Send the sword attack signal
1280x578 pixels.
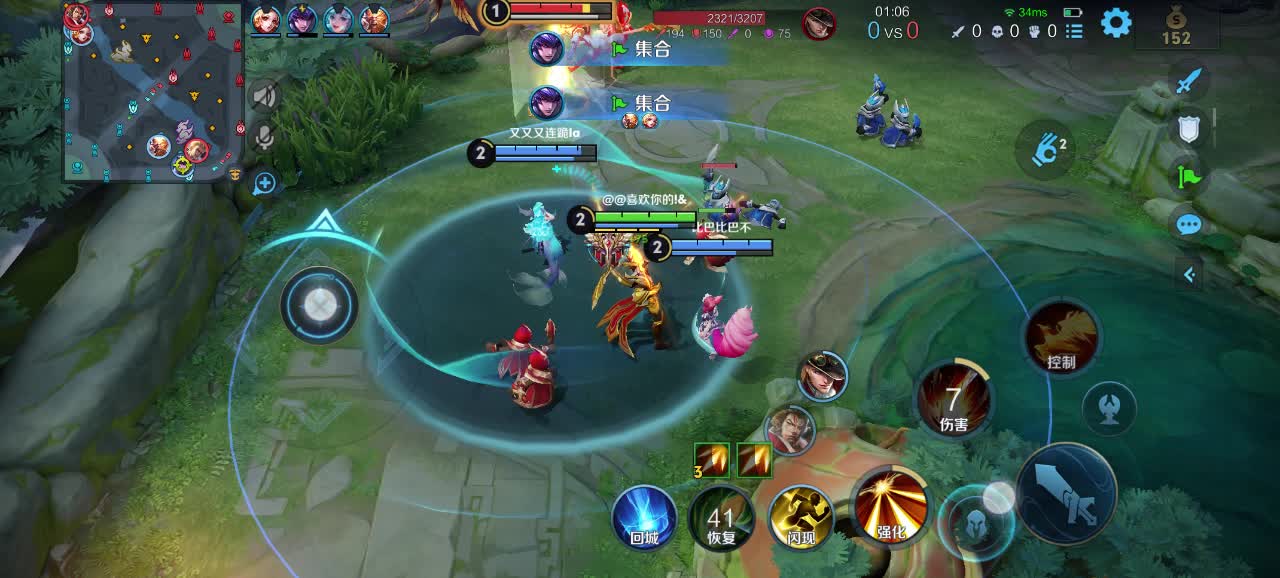click(1188, 82)
